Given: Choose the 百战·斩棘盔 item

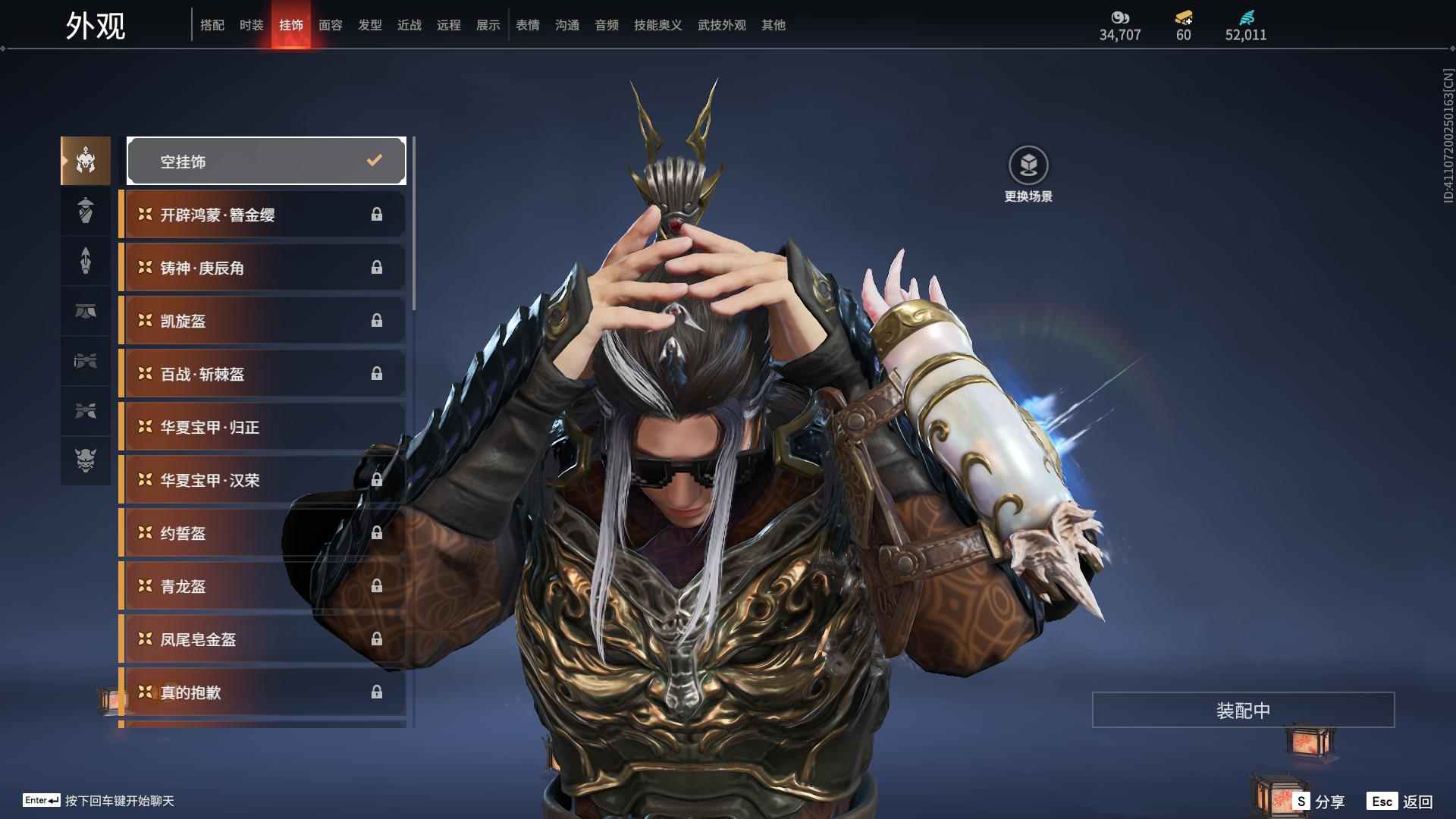Looking at the screenshot, I should tap(262, 374).
